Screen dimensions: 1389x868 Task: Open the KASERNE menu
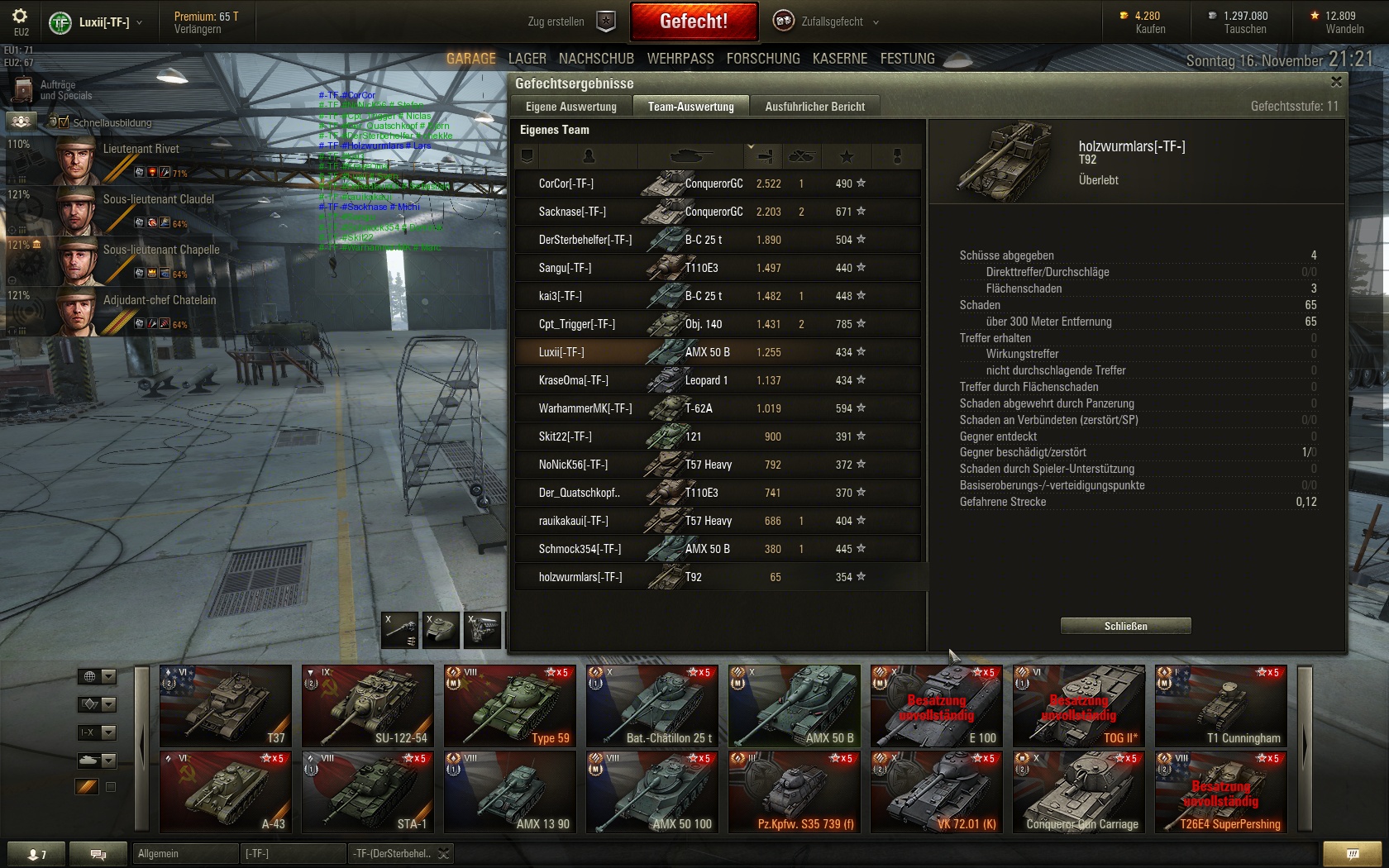coord(840,59)
